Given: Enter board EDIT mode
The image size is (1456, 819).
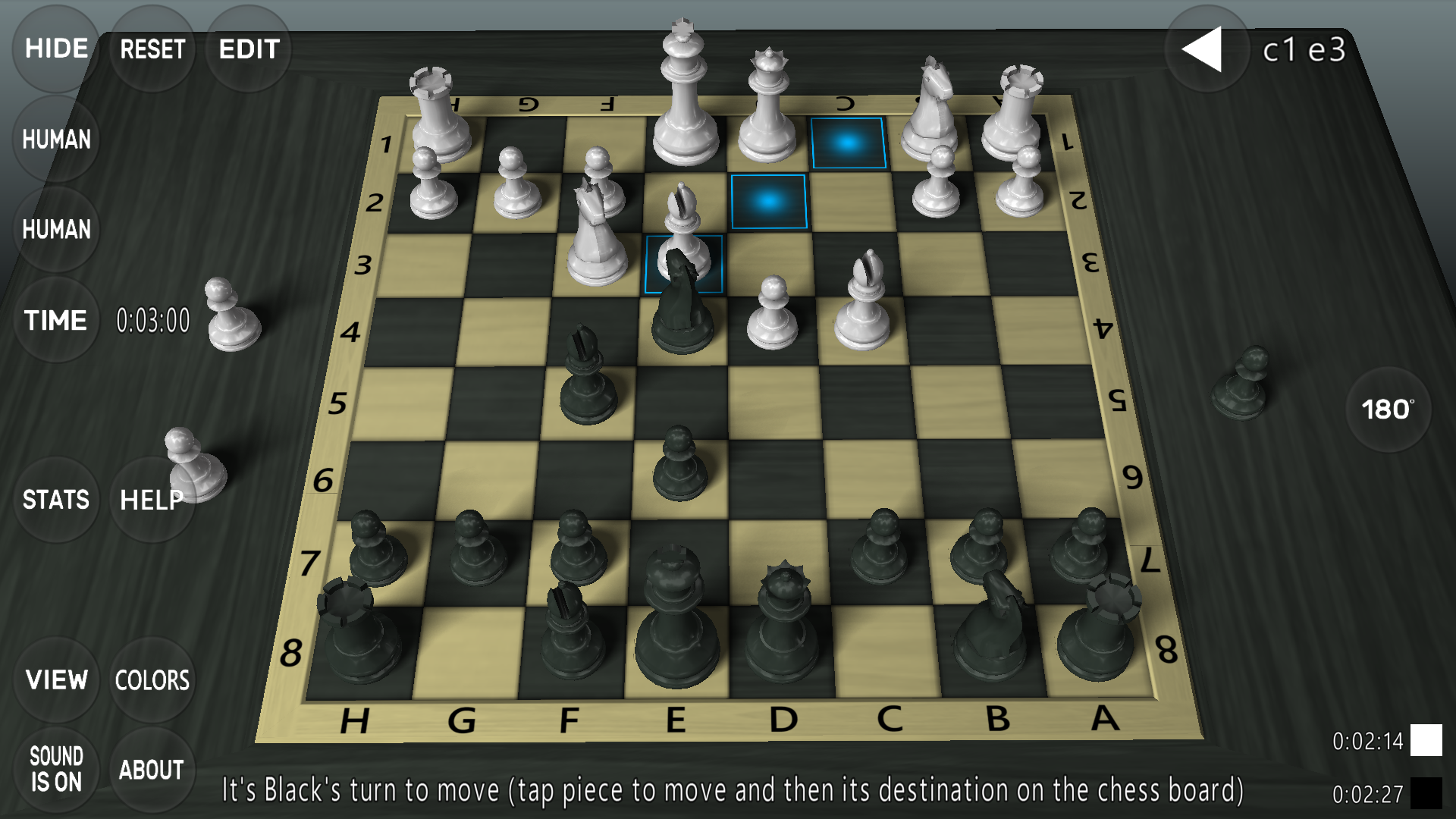Looking at the screenshot, I should point(248,49).
